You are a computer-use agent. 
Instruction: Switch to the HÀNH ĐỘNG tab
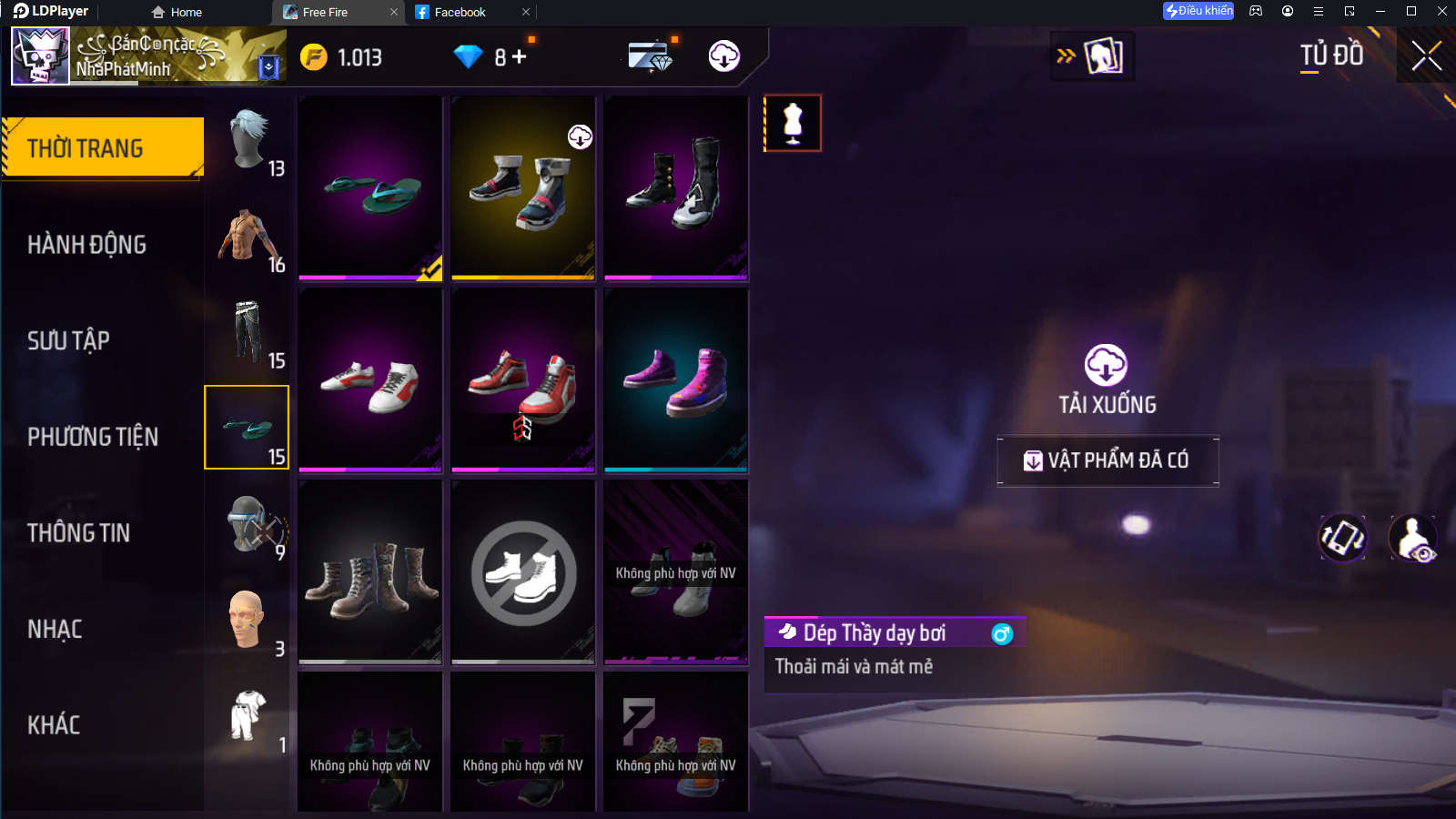pos(87,245)
